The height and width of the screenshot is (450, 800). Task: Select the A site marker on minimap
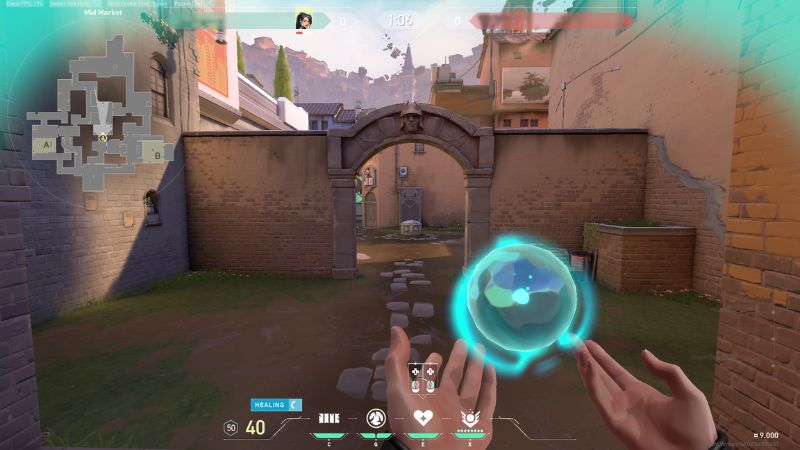[45, 145]
